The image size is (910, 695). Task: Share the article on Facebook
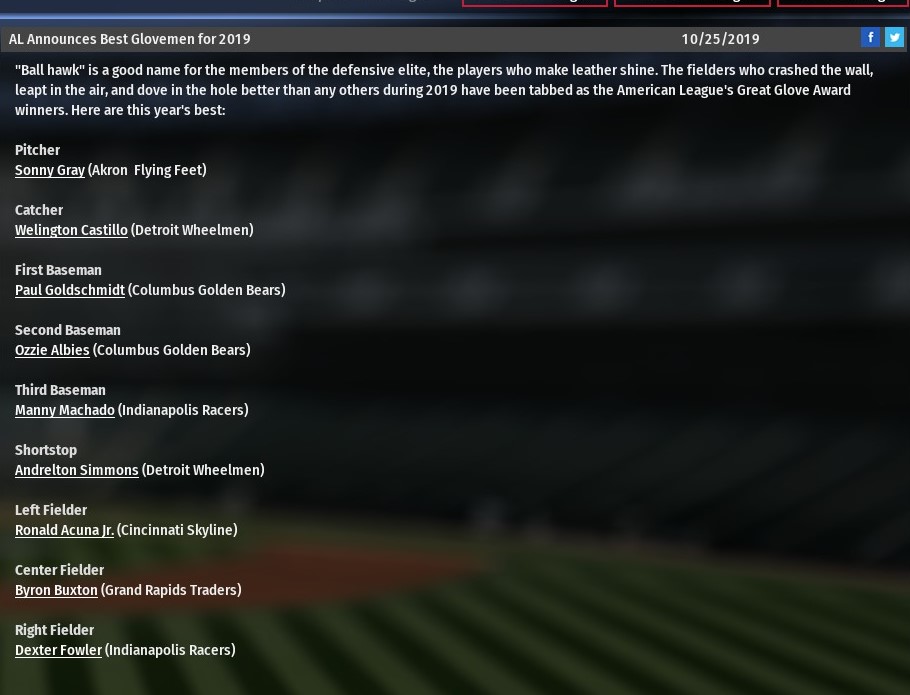point(870,37)
